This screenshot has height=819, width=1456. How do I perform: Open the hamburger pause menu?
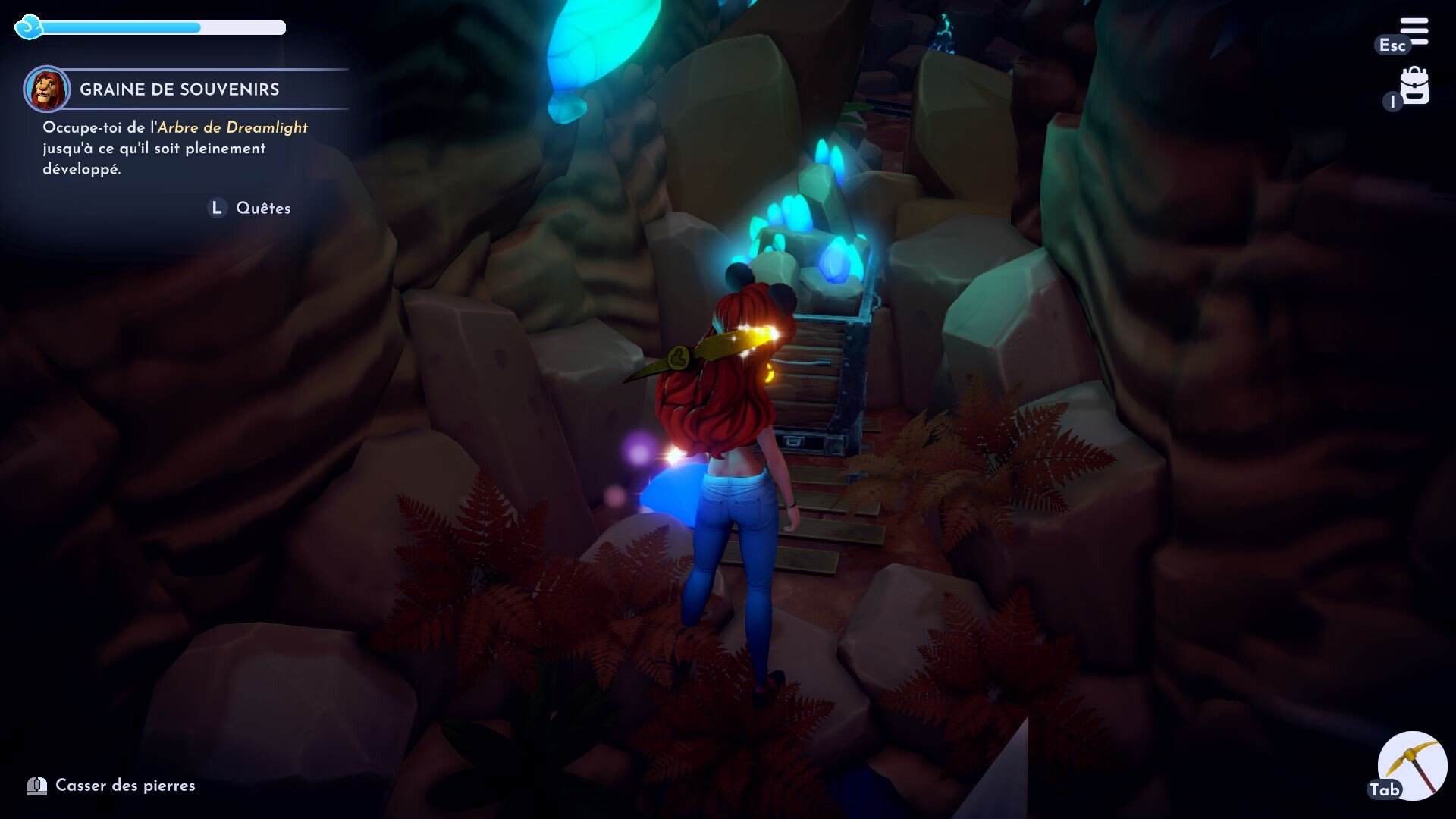(1414, 32)
